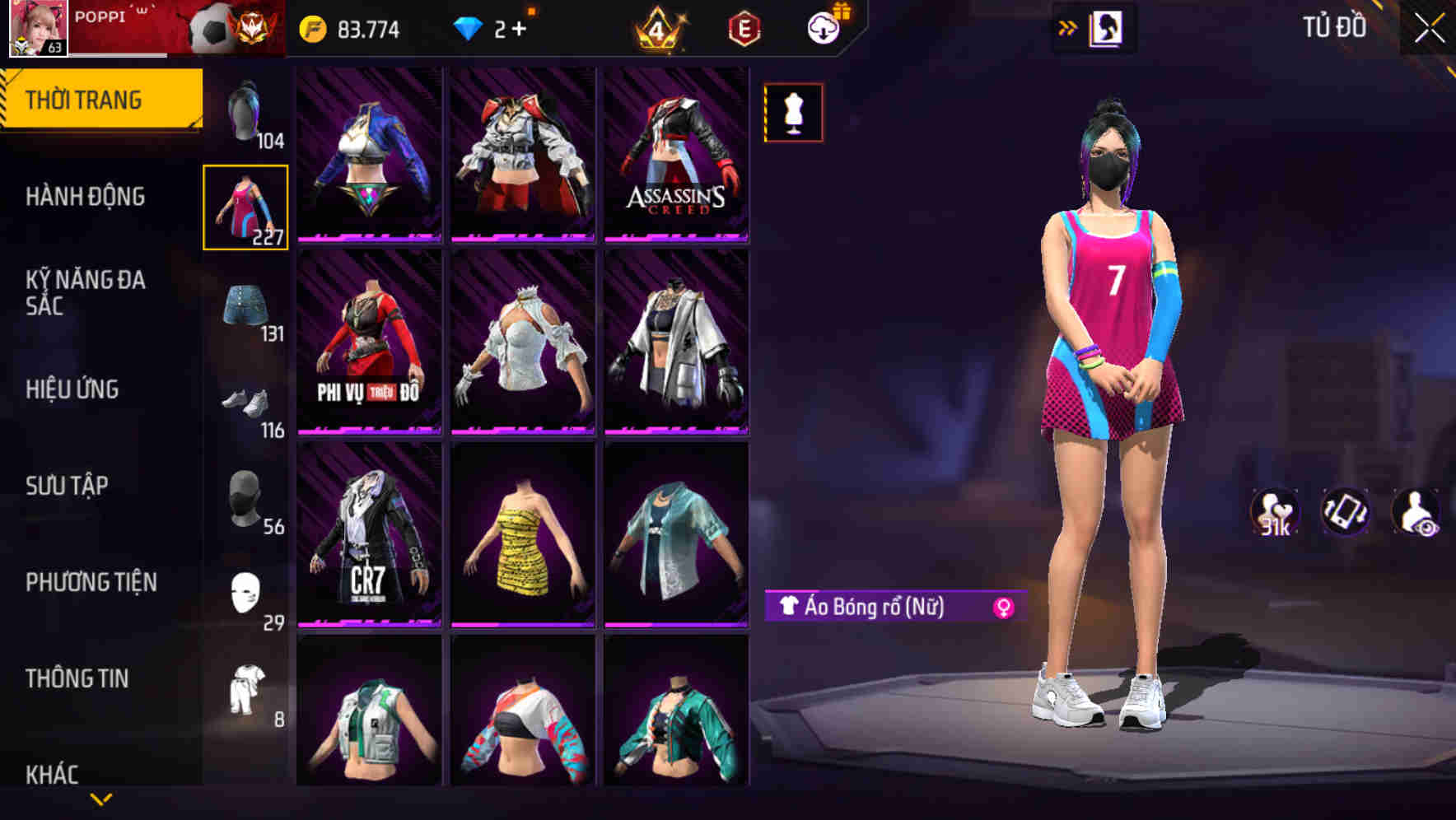Open the wardrobe album icon near TỦ ĐỒ

[x=1108, y=26]
